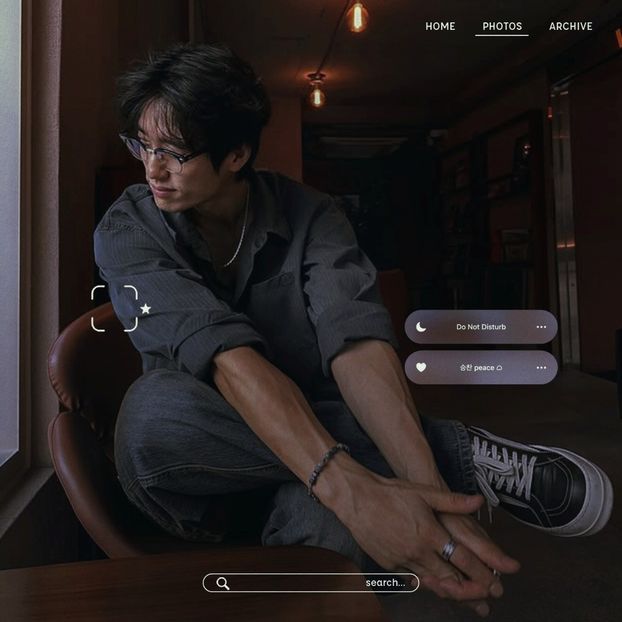Screen dimensions: 622x622
Task: Tap the white heart icon
Action: tap(421, 367)
